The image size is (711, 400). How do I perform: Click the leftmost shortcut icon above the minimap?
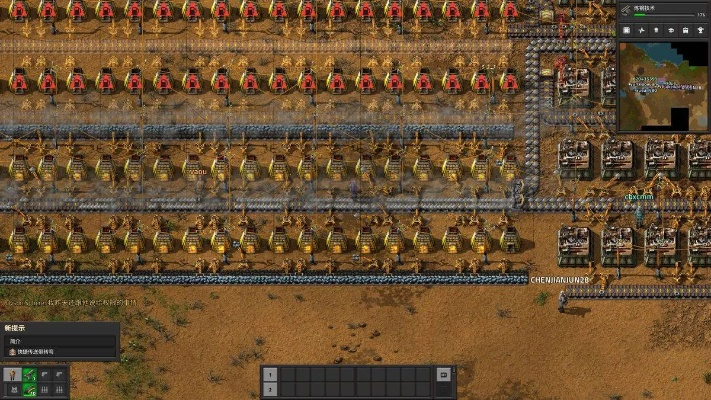[626, 31]
